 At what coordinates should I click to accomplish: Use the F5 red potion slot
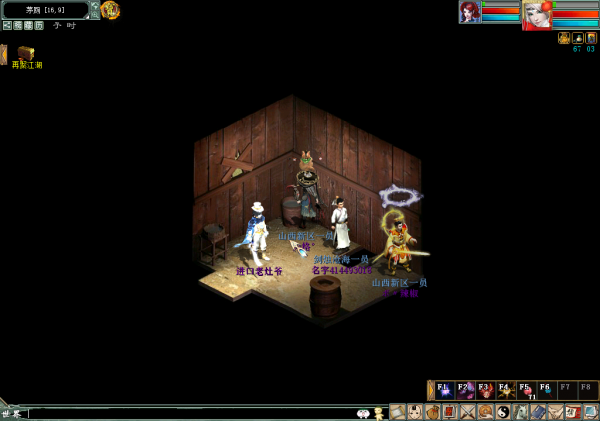(527, 390)
